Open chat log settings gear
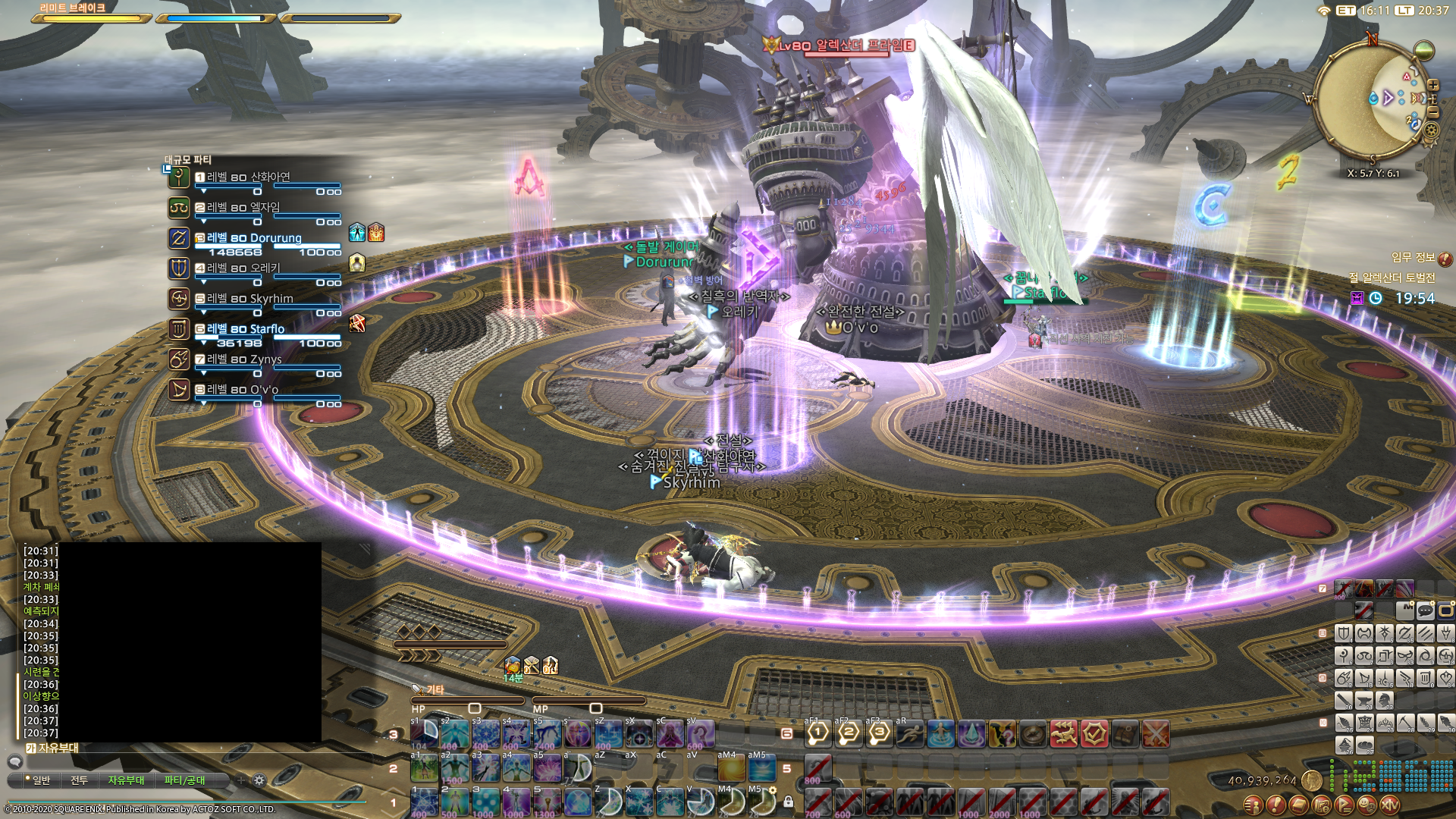This screenshot has width=1456, height=819. coord(259,780)
